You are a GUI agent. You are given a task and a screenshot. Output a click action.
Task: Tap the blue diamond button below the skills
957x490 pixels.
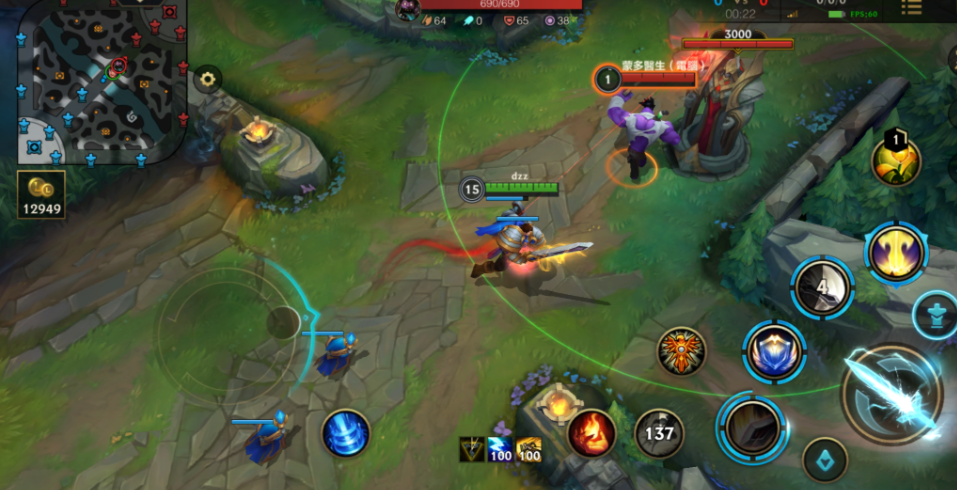(825, 459)
